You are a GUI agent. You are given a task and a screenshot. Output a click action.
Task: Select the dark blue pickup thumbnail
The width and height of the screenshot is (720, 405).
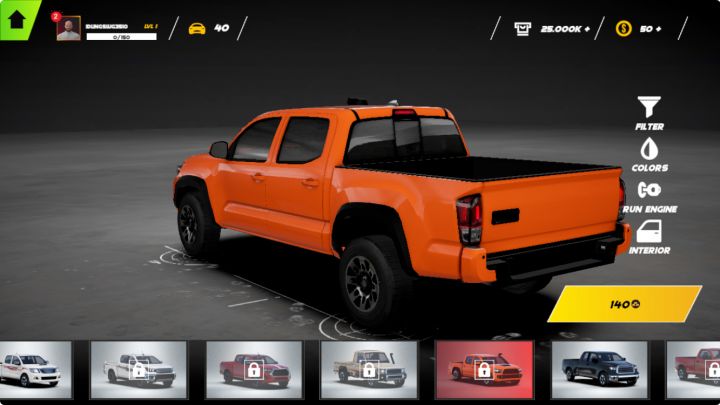[599, 370]
